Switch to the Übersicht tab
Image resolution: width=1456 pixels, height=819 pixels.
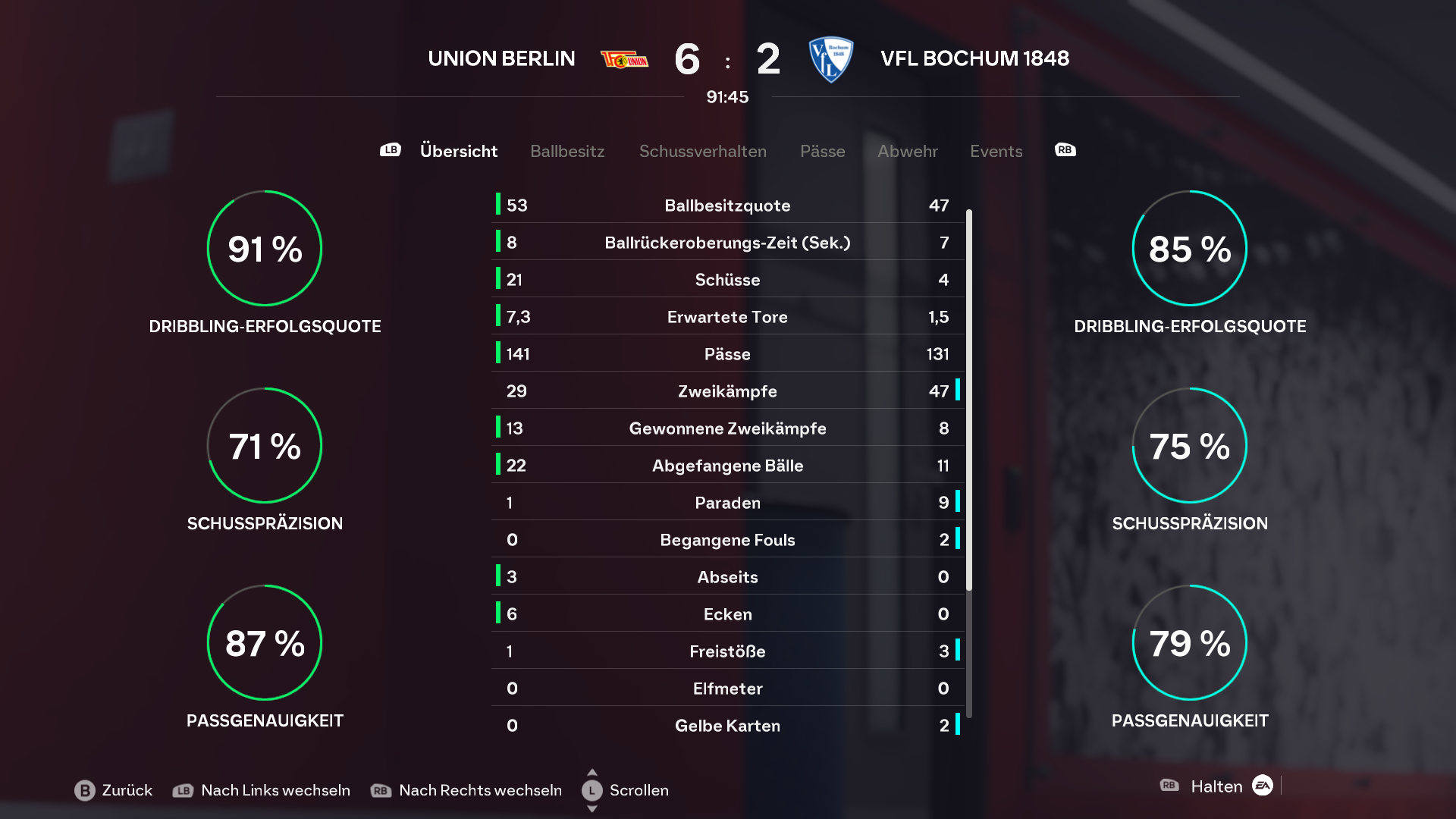pyautogui.click(x=458, y=151)
